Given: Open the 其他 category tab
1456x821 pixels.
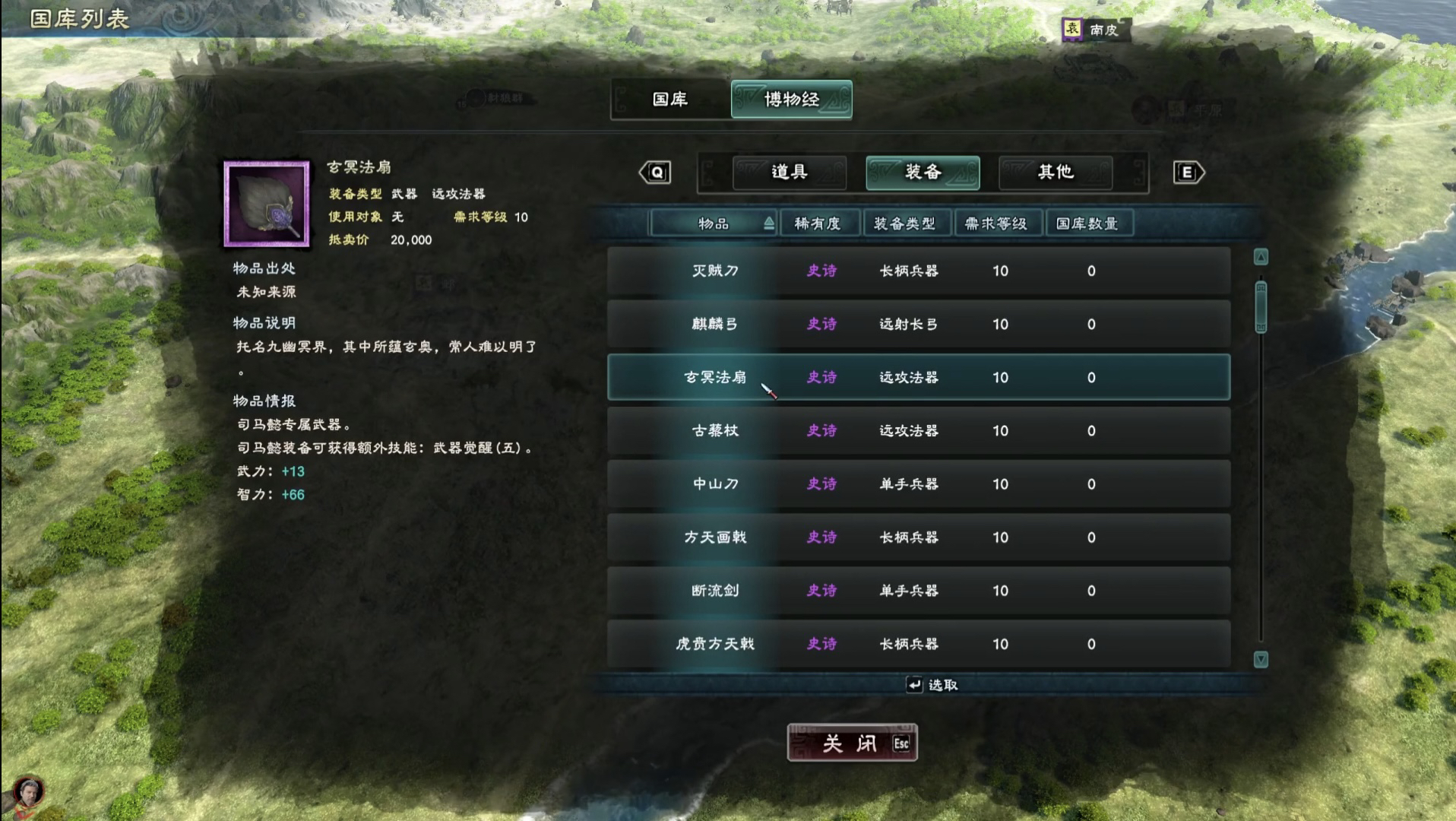Looking at the screenshot, I should 1055,173.
